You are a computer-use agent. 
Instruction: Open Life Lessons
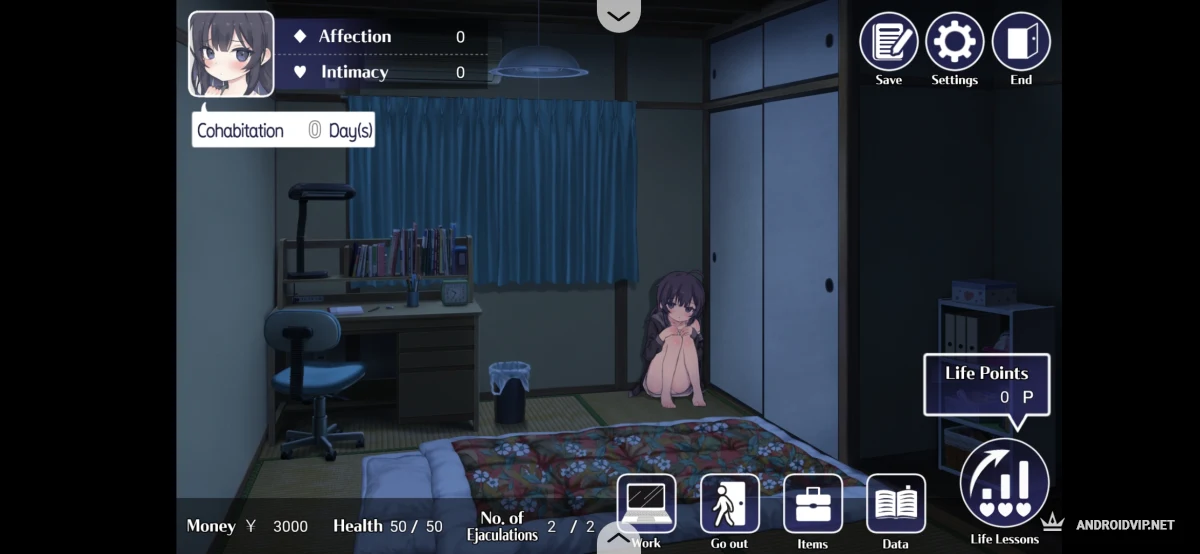click(x=1004, y=483)
